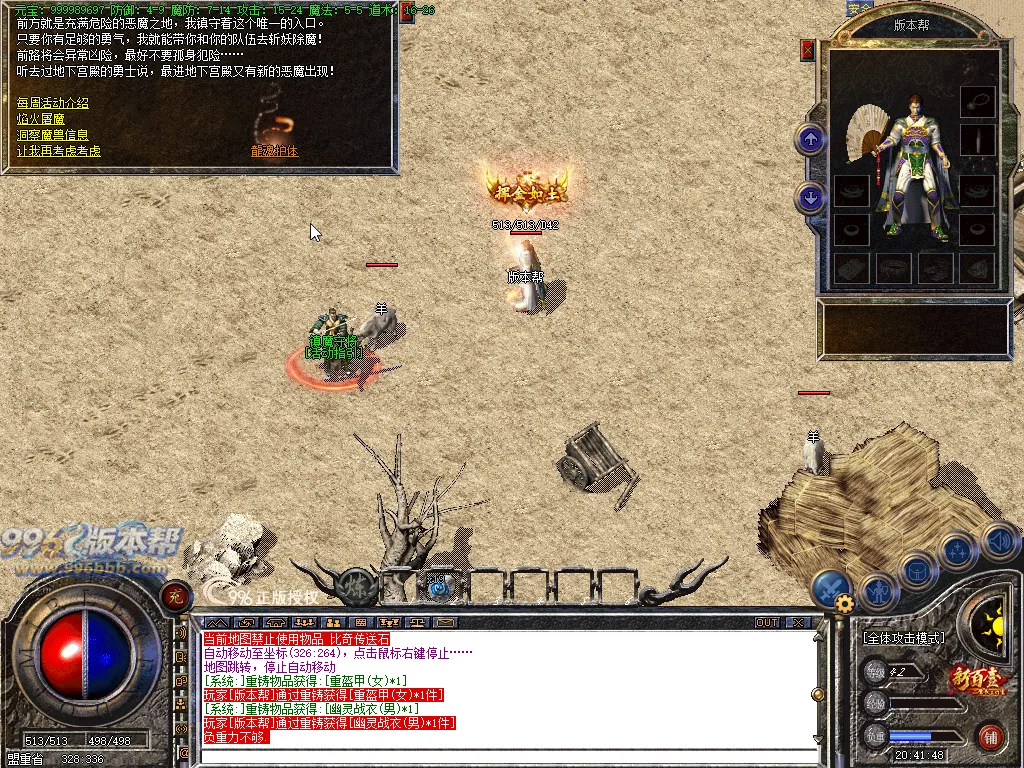Select the necklace equipment slot

click(977, 101)
